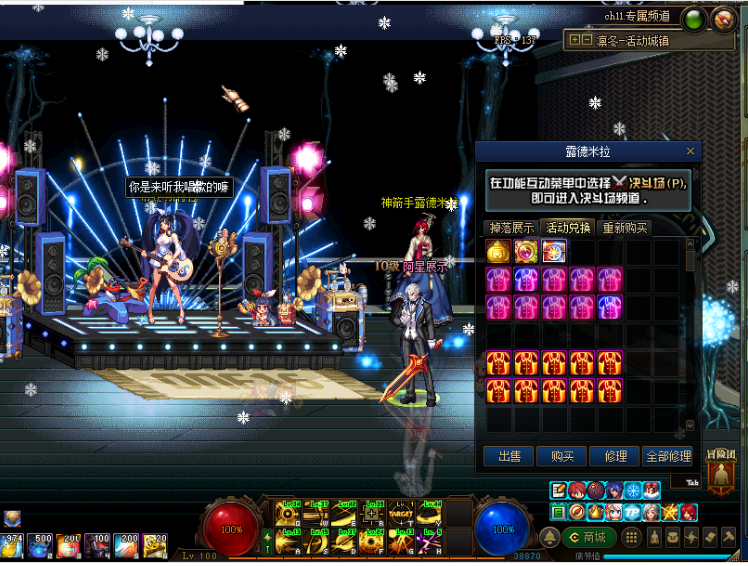Click the 购买 buy button
The image size is (748, 566).
click(561, 456)
